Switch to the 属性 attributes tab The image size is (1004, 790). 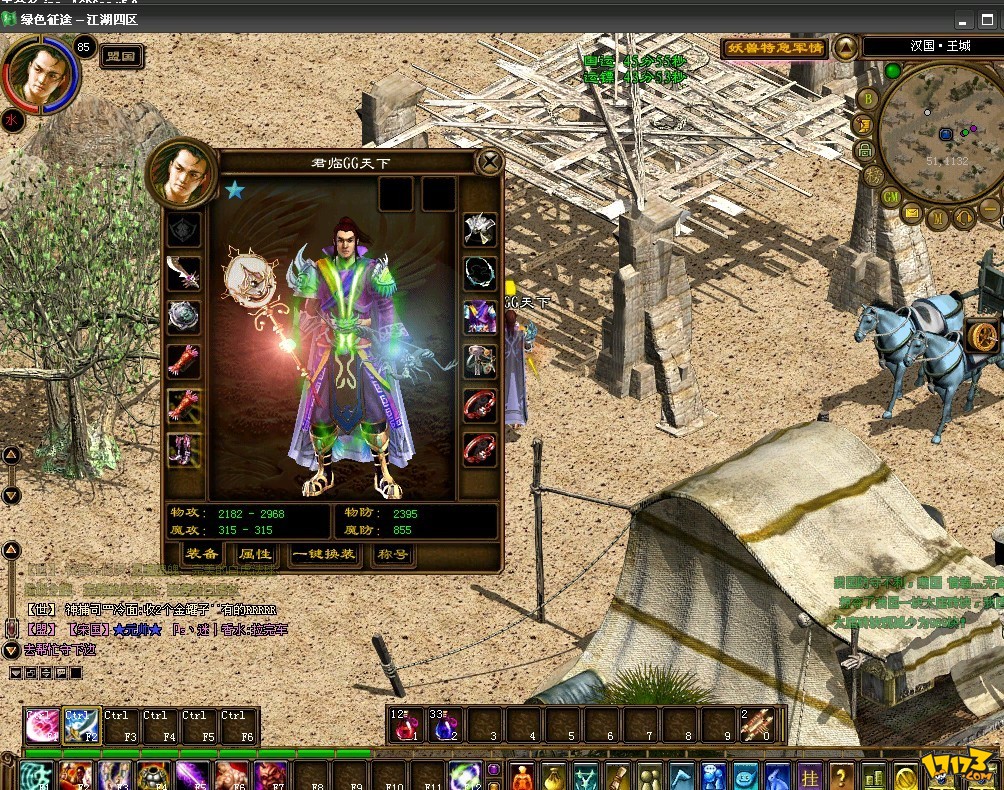coord(254,553)
